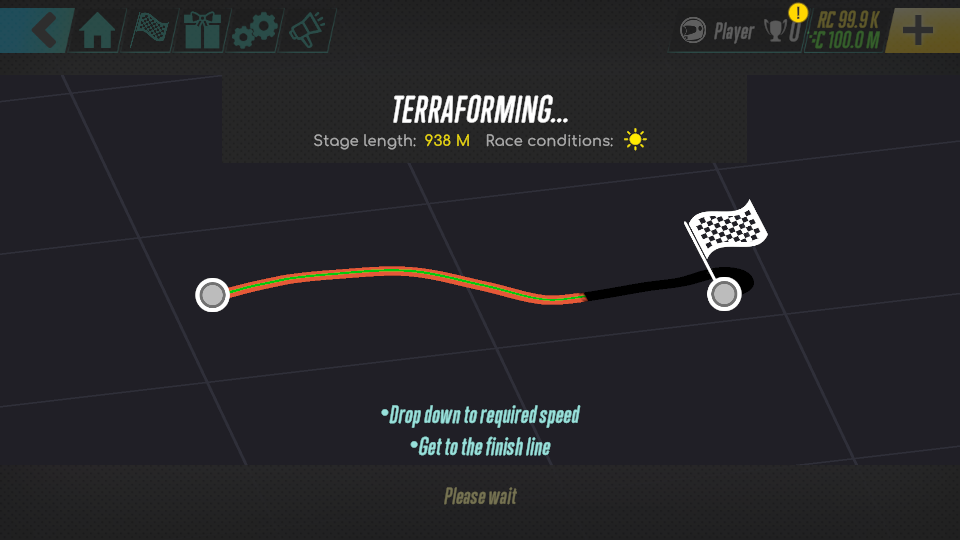Open the gears settings menu
The height and width of the screenshot is (540, 960).
(252, 32)
